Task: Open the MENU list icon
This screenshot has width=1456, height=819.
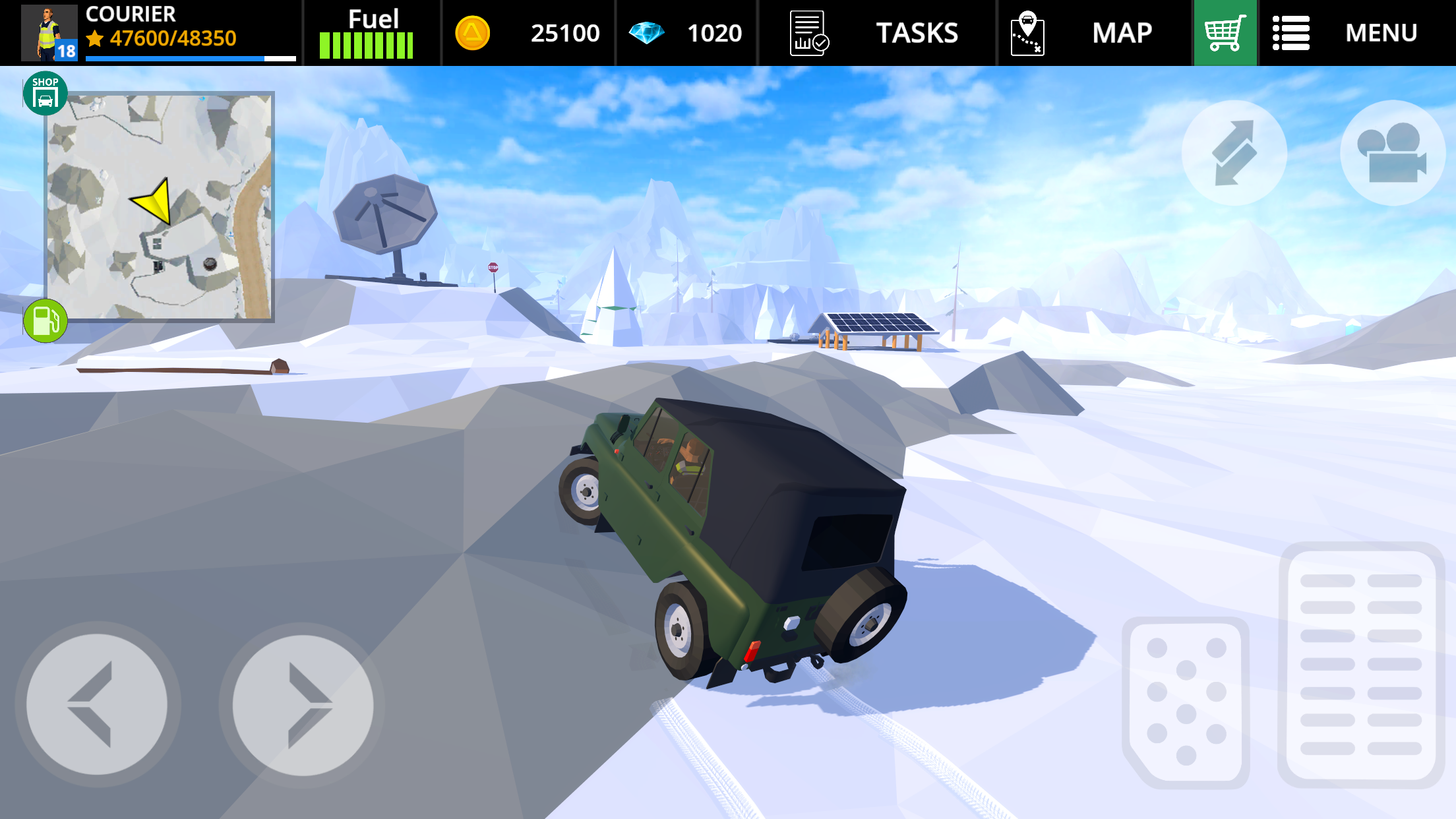Action: pyautogui.click(x=1291, y=32)
